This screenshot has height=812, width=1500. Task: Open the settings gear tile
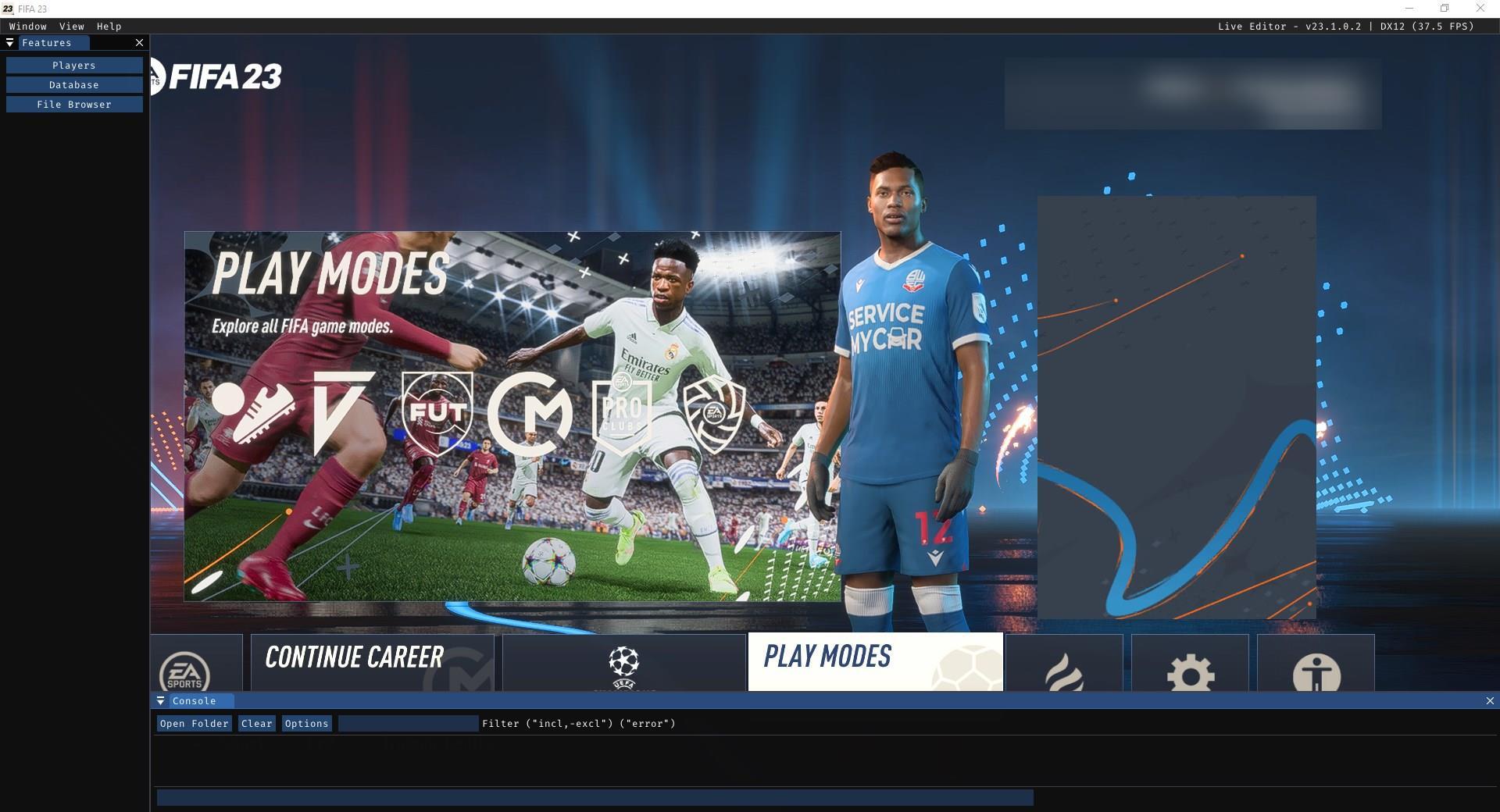(1189, 673)
